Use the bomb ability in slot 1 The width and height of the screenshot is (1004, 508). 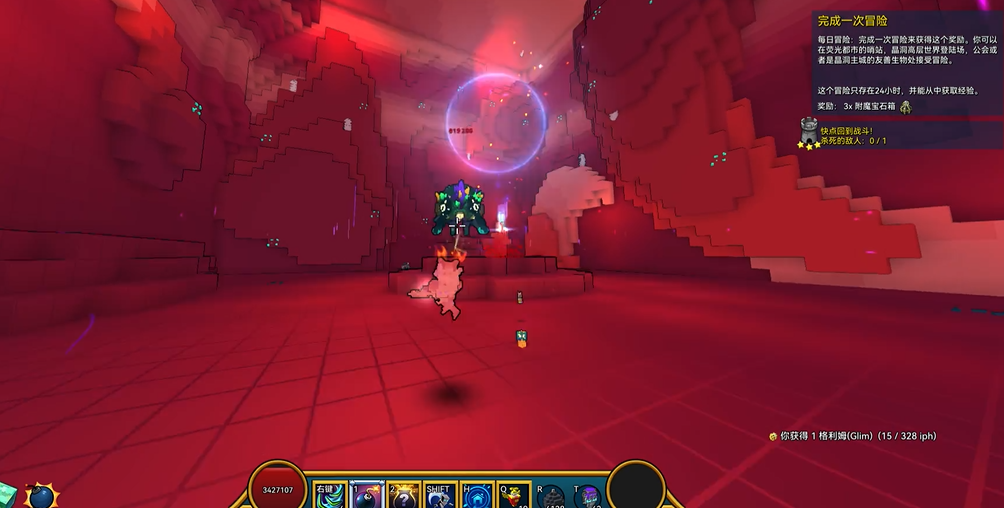[x=368, y=495]
